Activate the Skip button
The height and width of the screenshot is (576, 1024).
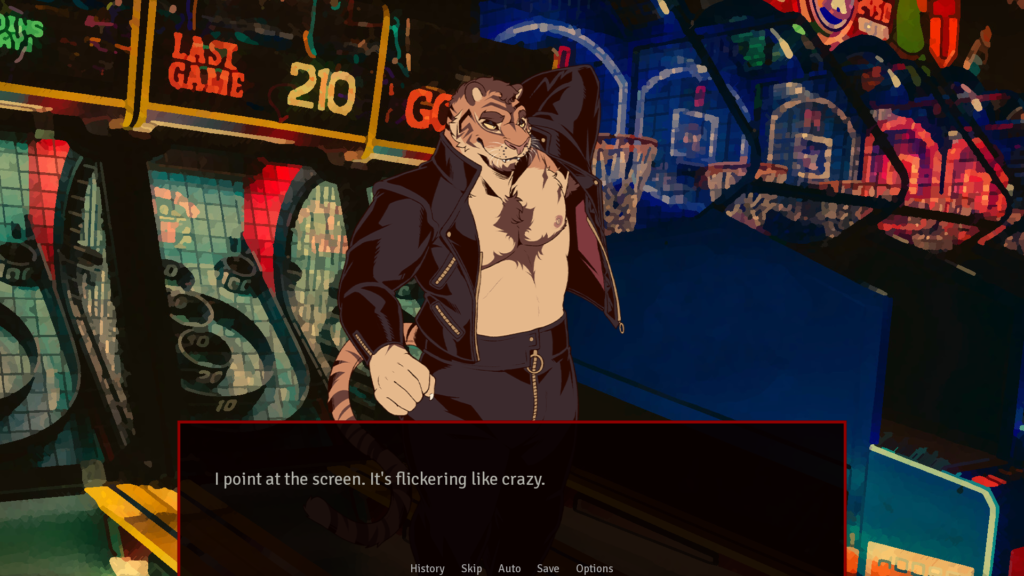[x=471, y=568]
